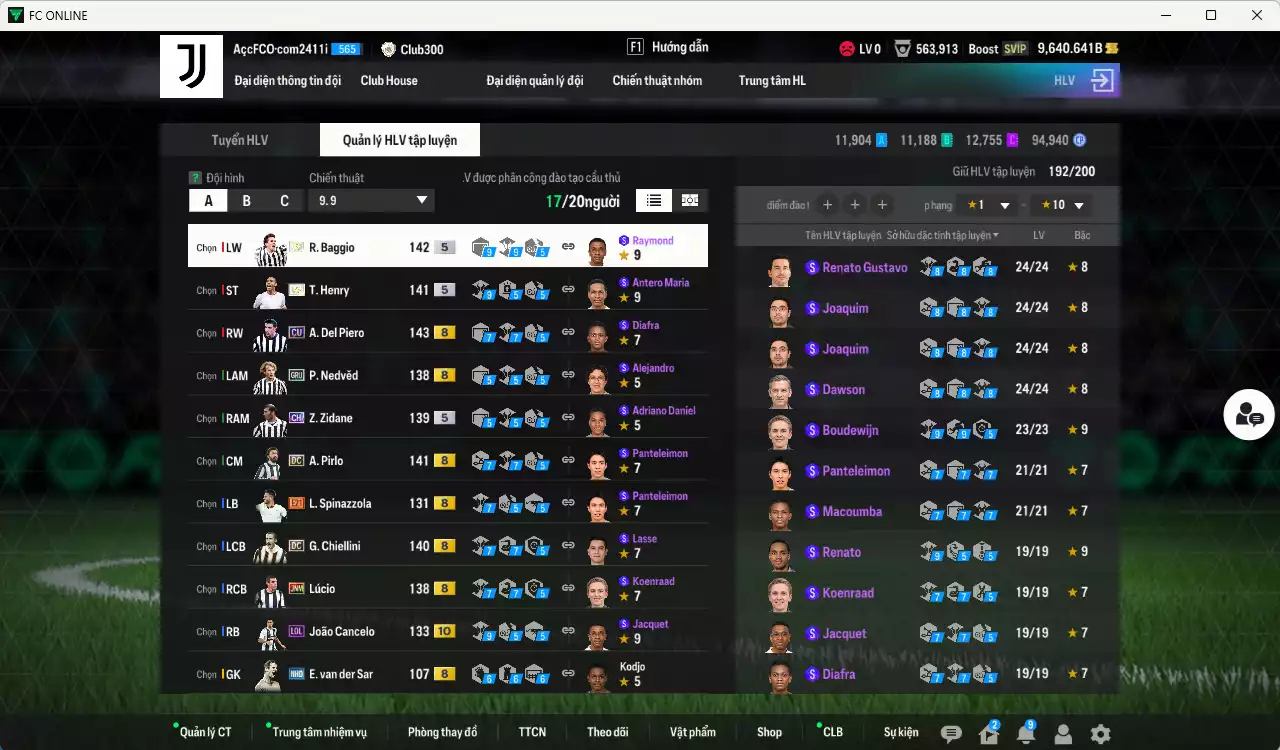Click a plus button next to điểm đào
The width and height of the screenshot is (1280, 750).
click(828, 205)
